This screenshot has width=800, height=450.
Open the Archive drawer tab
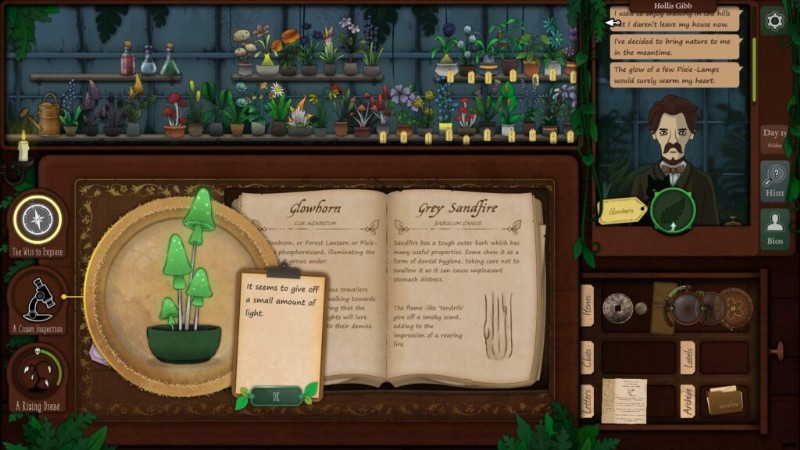click(688, 399)
